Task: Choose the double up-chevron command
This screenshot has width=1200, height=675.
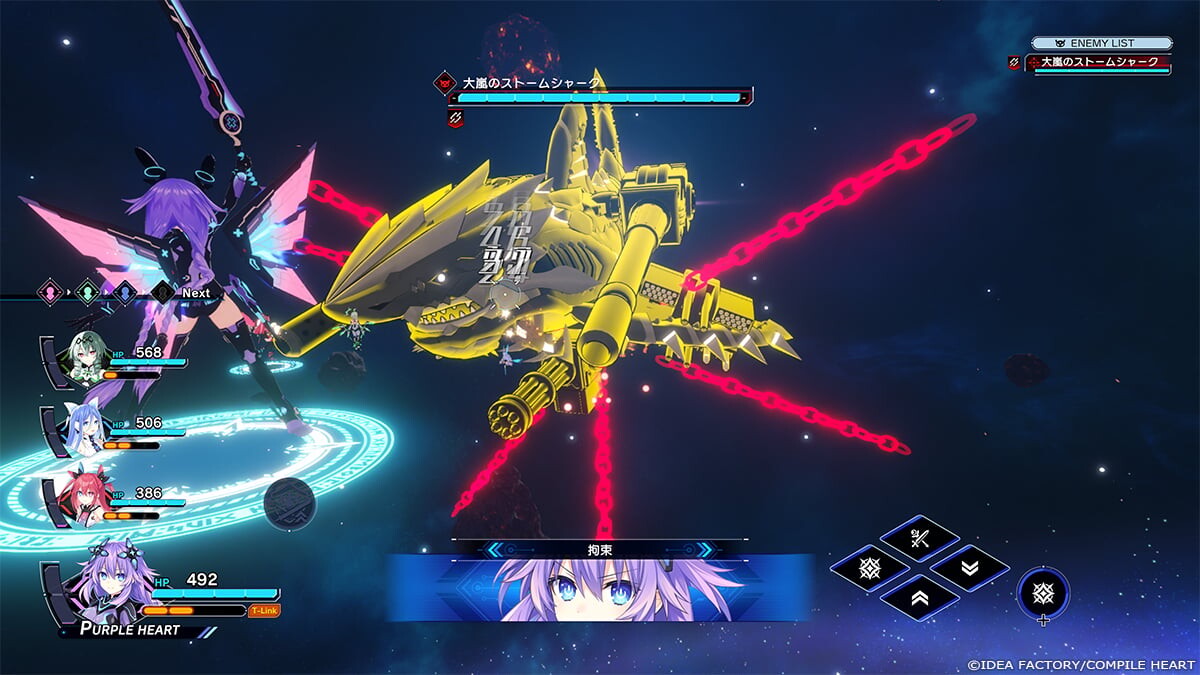Action: tap(919, 597)
